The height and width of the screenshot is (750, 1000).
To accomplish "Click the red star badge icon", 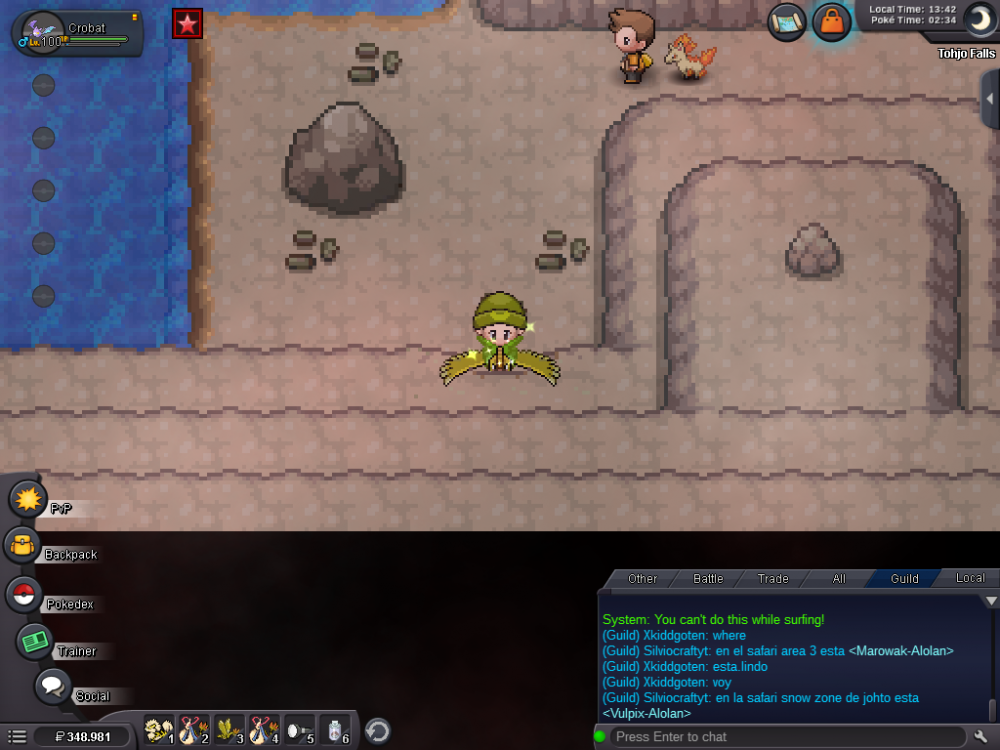I will [187, 23].
